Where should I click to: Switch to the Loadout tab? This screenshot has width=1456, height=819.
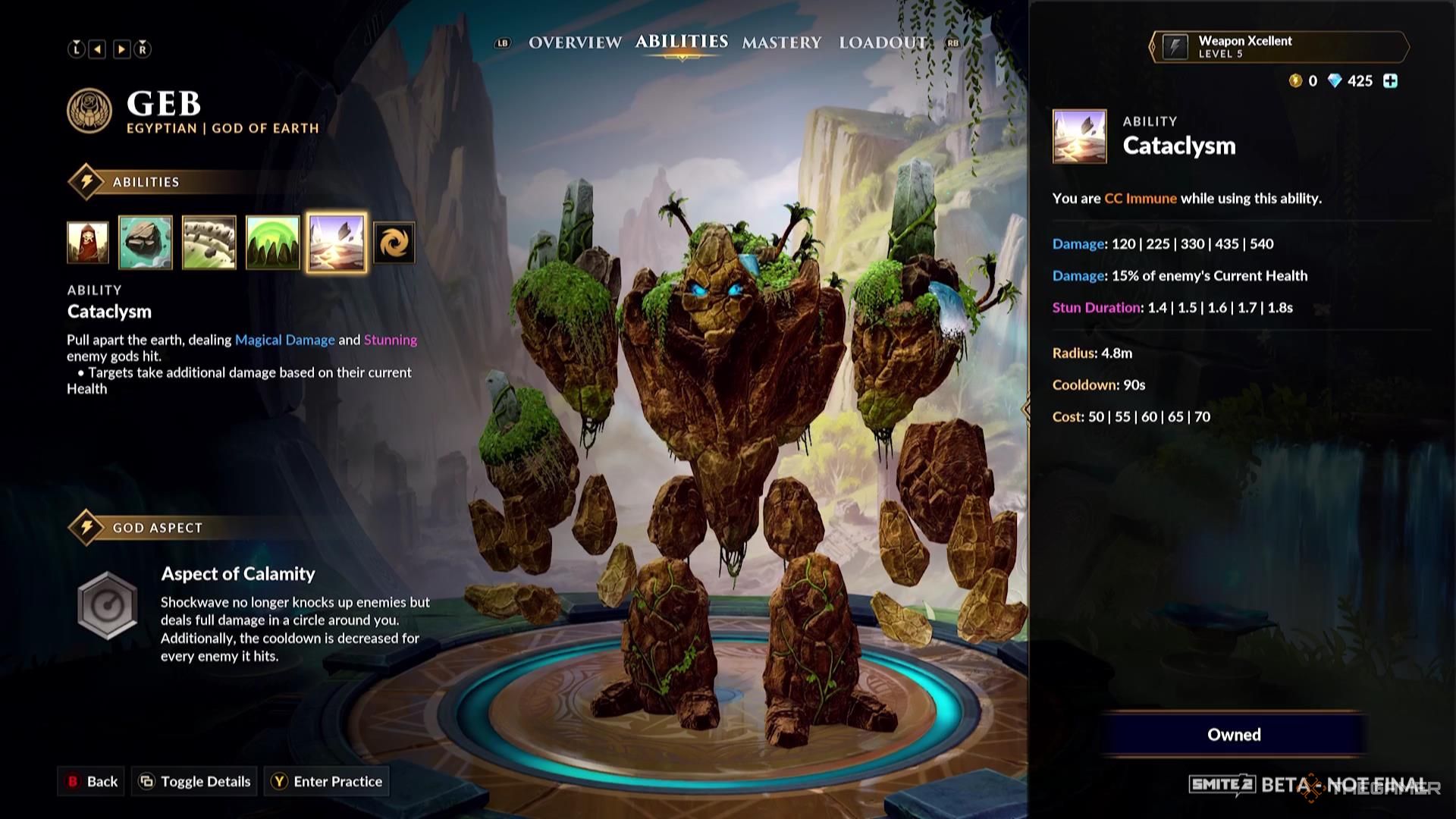point(881,43)
